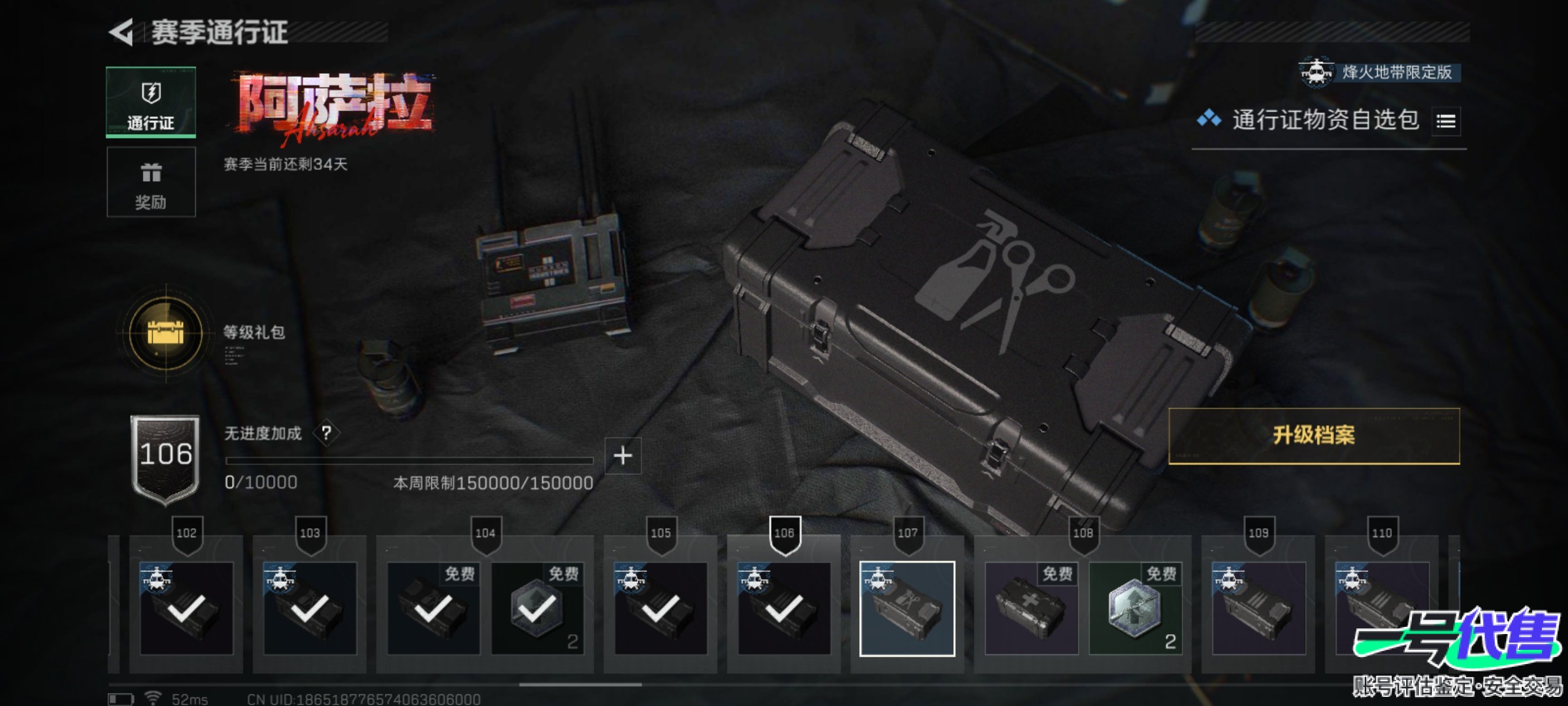
Task: Open the 通行证物资自选包 list icon
Action: click(x=1446, y=122)
